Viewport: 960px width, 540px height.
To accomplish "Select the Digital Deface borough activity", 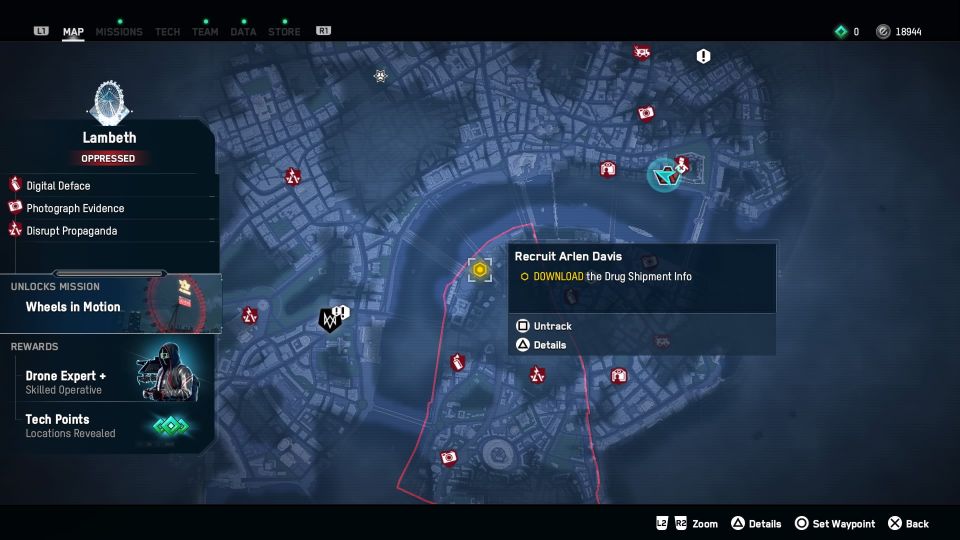I will pos(58,186).
